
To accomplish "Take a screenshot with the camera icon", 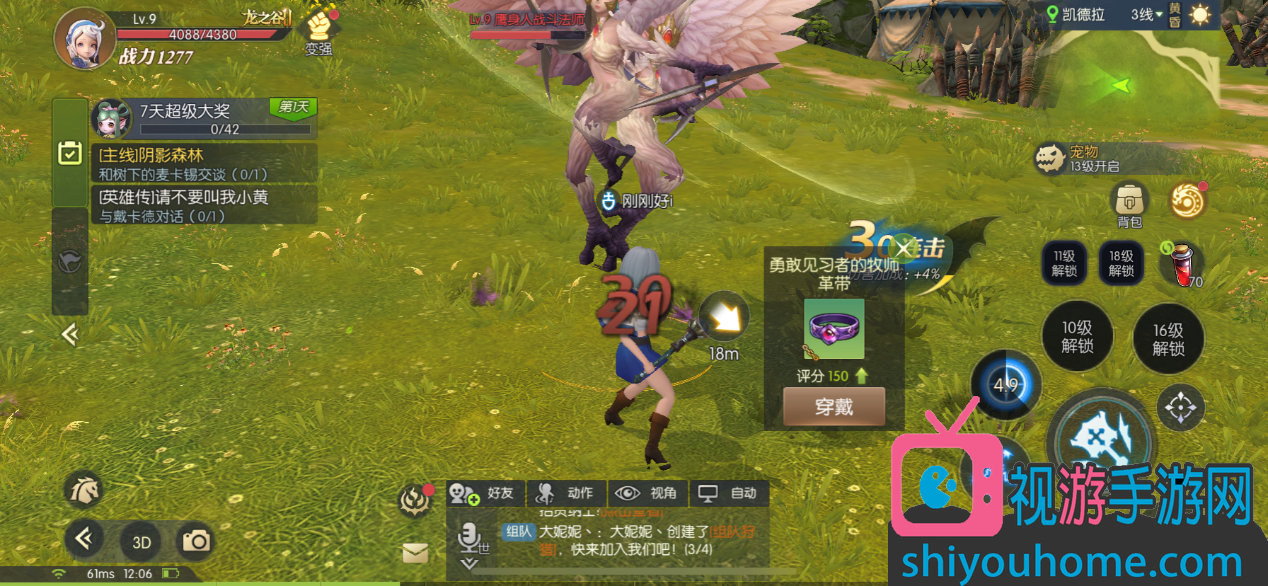I will pos(196,542).
